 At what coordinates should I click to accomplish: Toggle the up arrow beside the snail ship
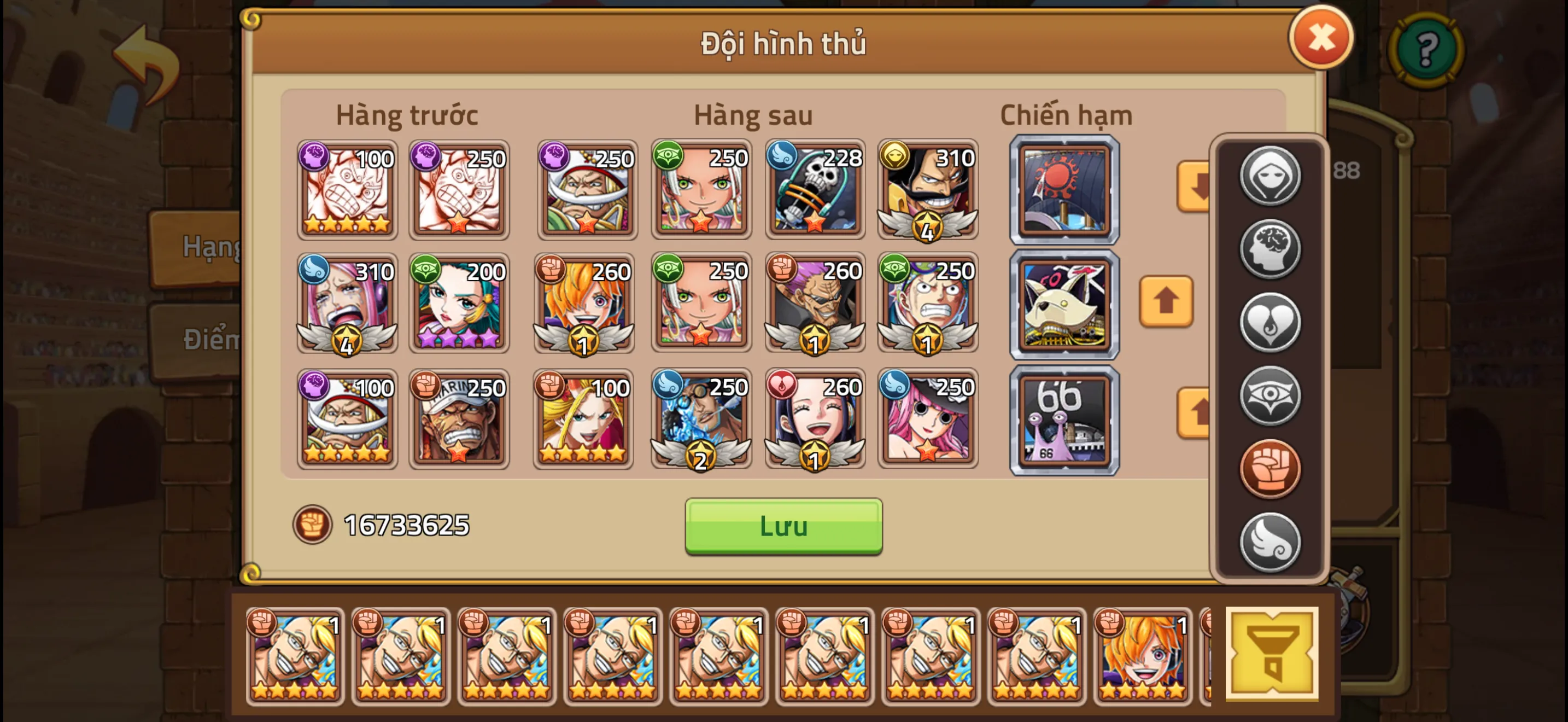1192,414
